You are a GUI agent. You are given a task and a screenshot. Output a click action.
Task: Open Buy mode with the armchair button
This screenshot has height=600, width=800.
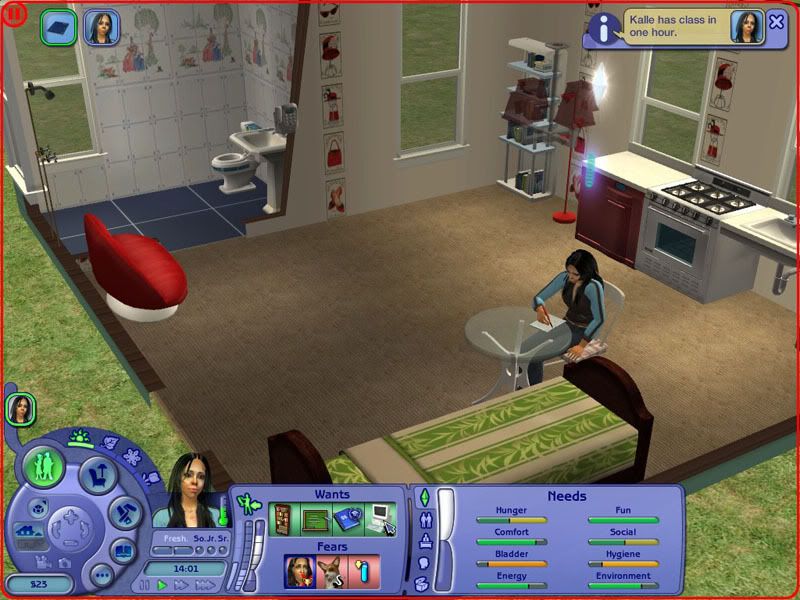point(97,474)
